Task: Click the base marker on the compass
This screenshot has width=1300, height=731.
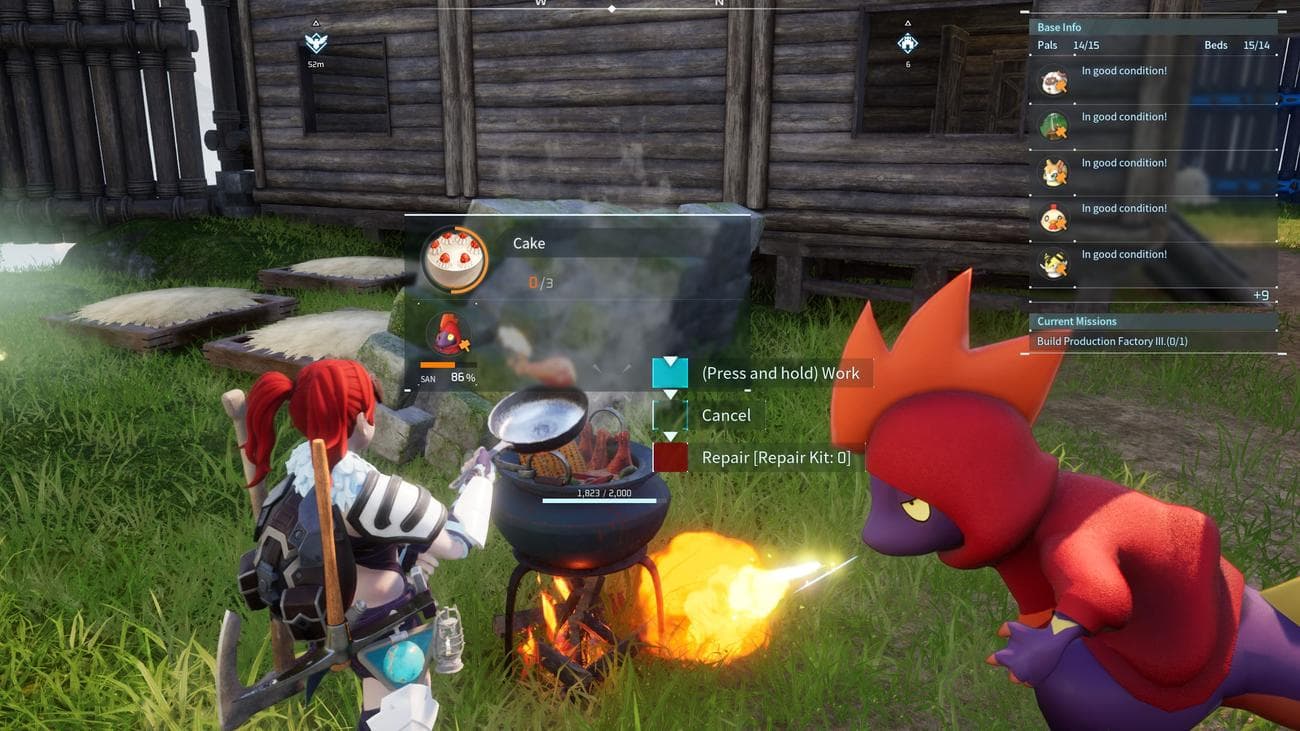Action: coord(907,43)
